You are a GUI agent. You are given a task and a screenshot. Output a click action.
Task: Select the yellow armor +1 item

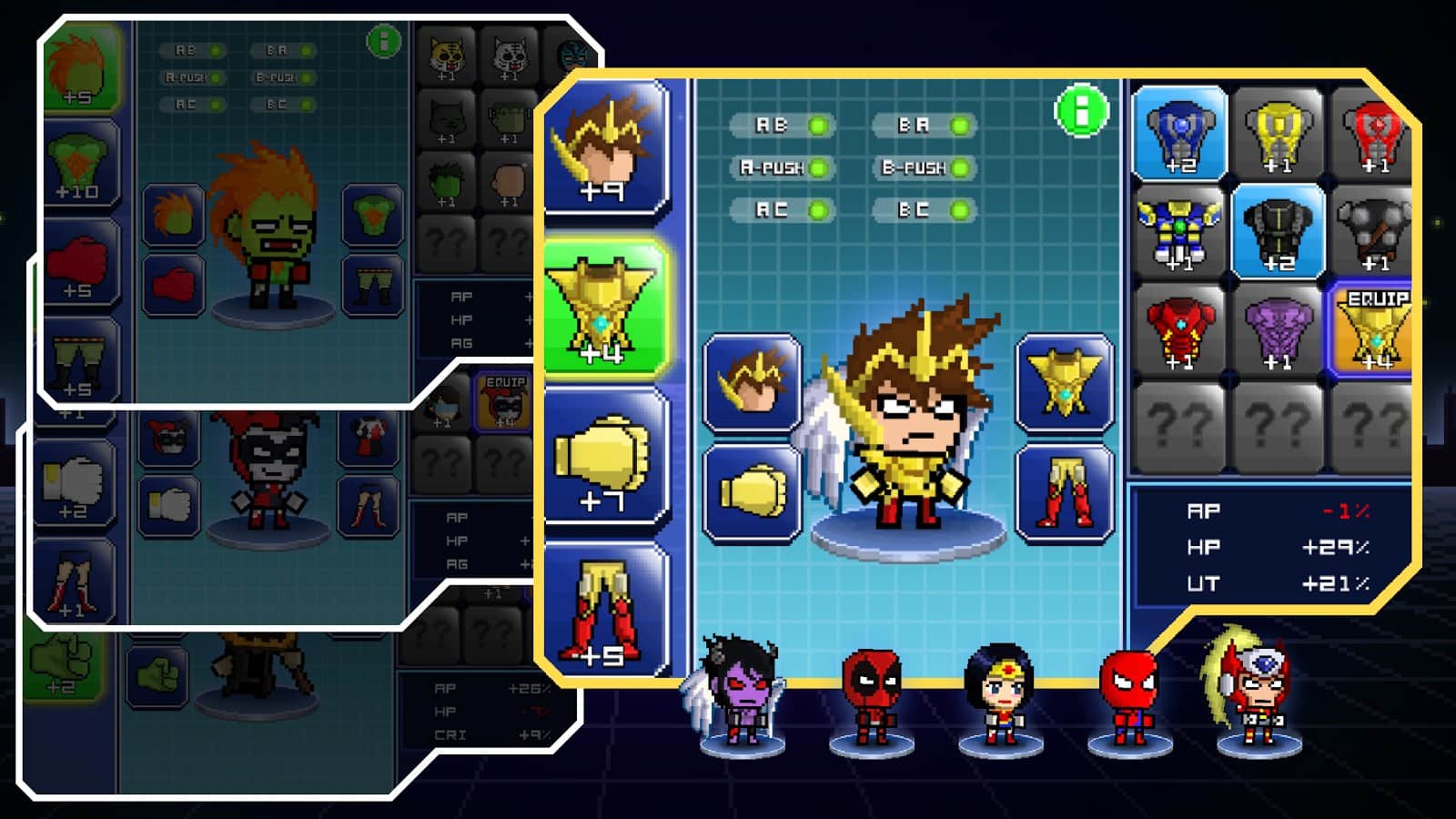(1279, 133)
